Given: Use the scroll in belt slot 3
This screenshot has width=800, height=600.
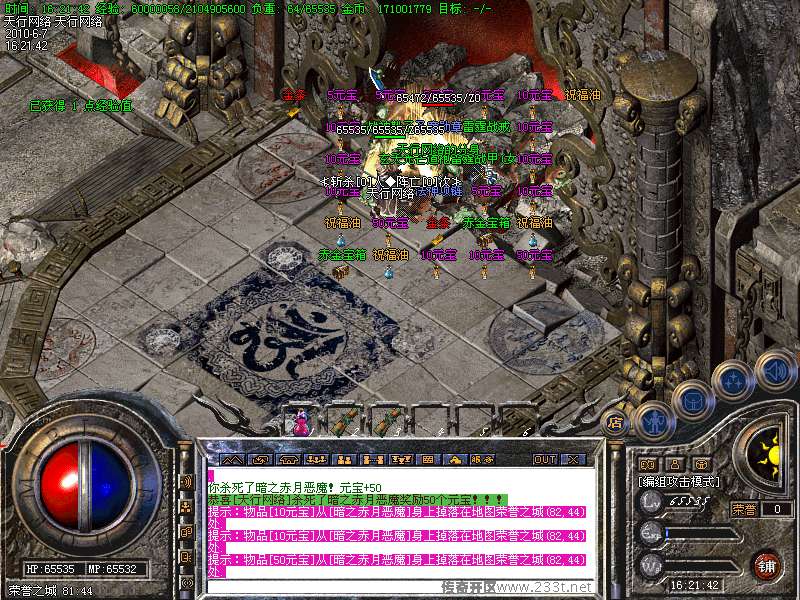Looking at the screenshot, I should click(x=391, y=422).
